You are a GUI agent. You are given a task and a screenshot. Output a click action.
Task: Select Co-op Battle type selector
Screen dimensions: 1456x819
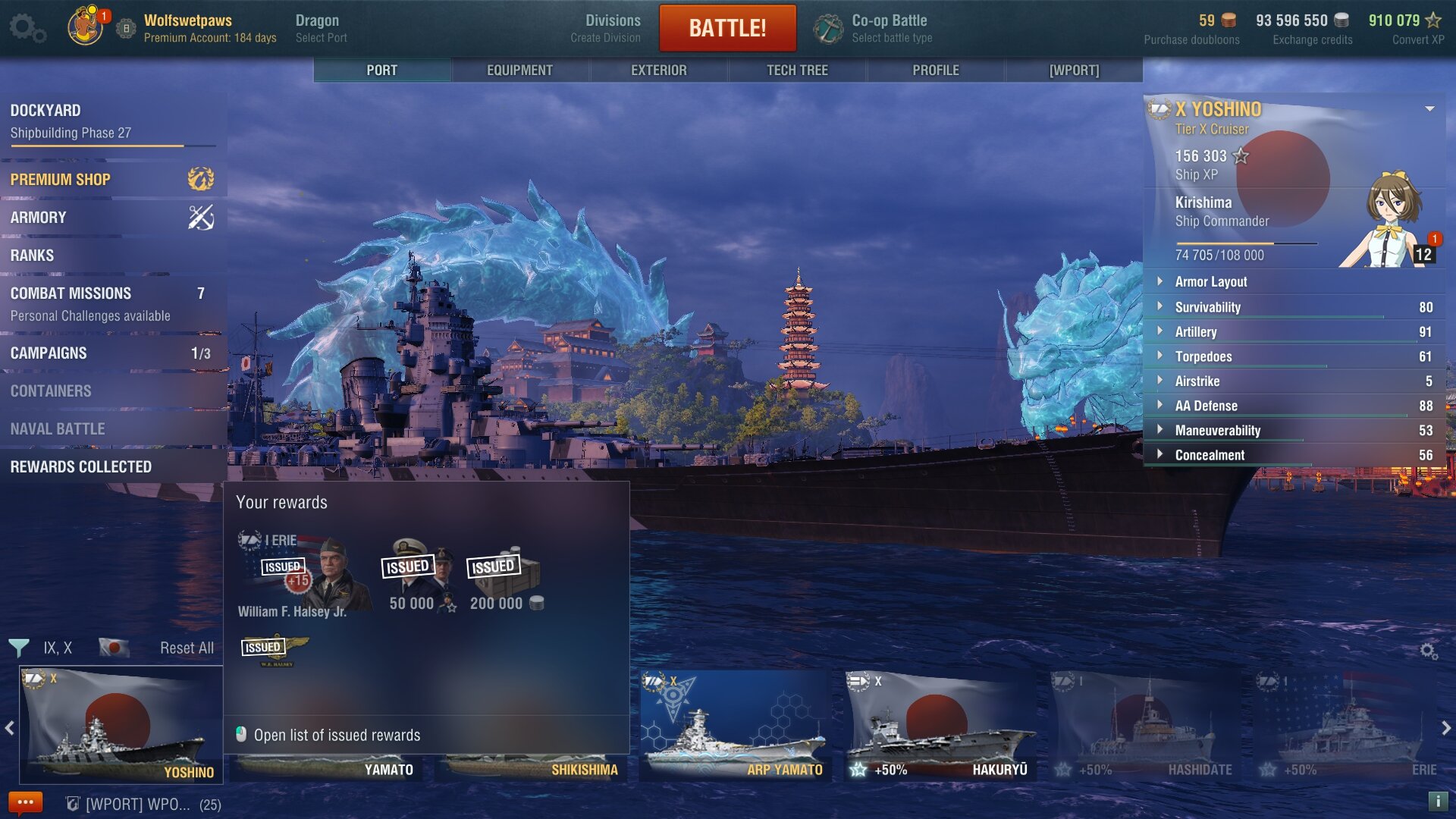[874, 28]
